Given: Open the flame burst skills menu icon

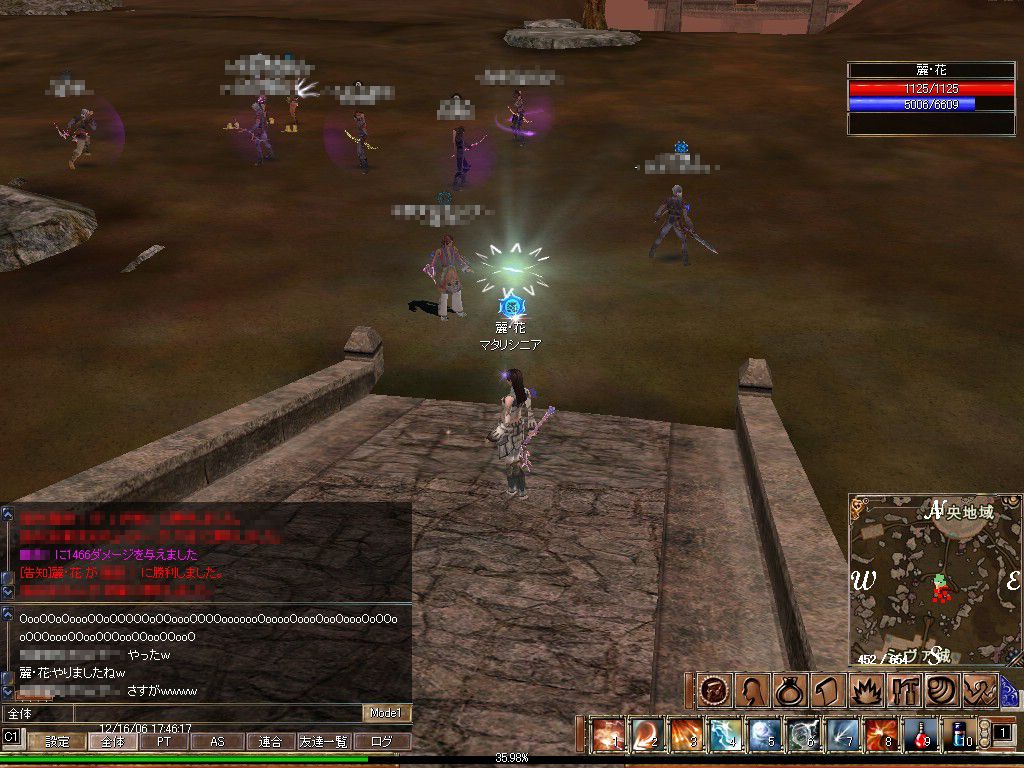Looking at the screenshot, I should [x=862, y=690].
